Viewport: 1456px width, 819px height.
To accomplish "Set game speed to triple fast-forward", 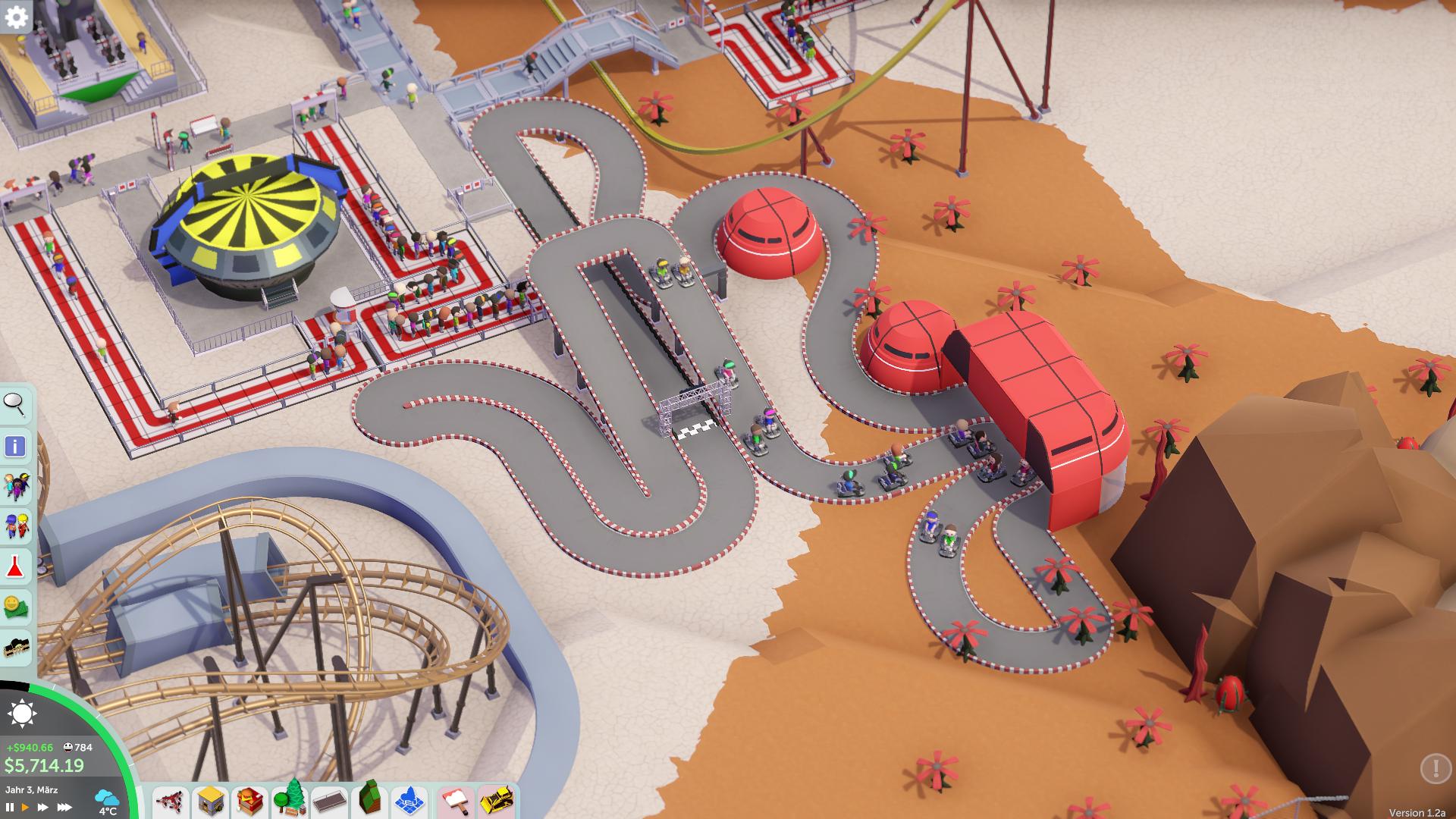I will [x=64, y=808].
